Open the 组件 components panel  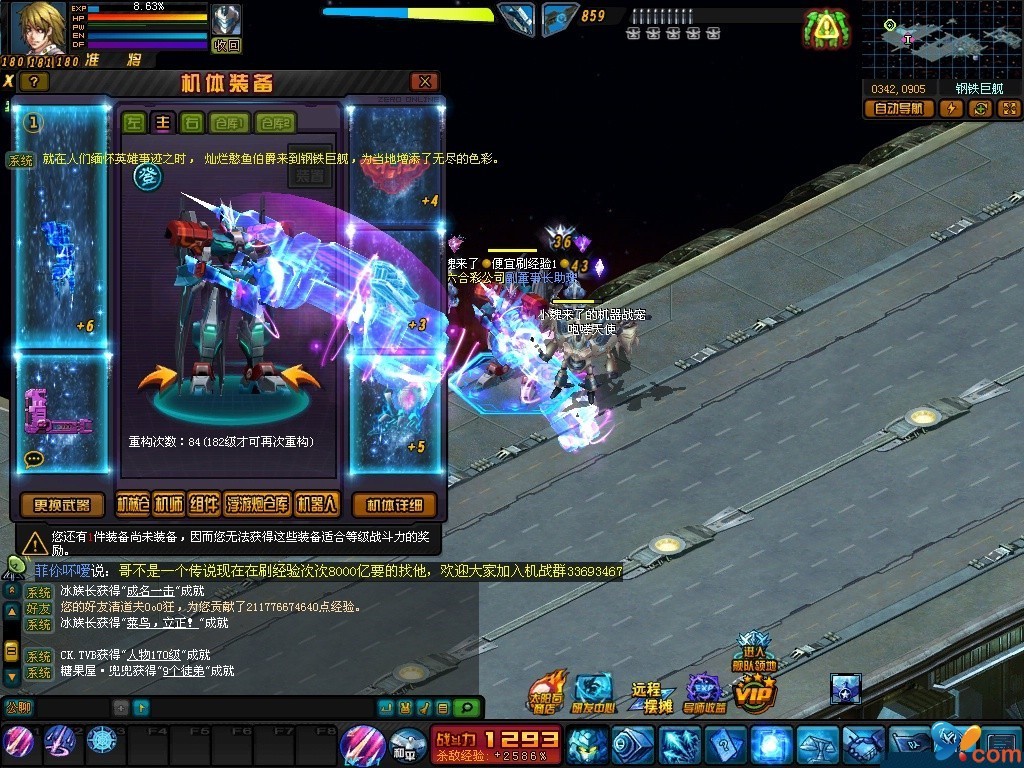[x=203, y=504]
